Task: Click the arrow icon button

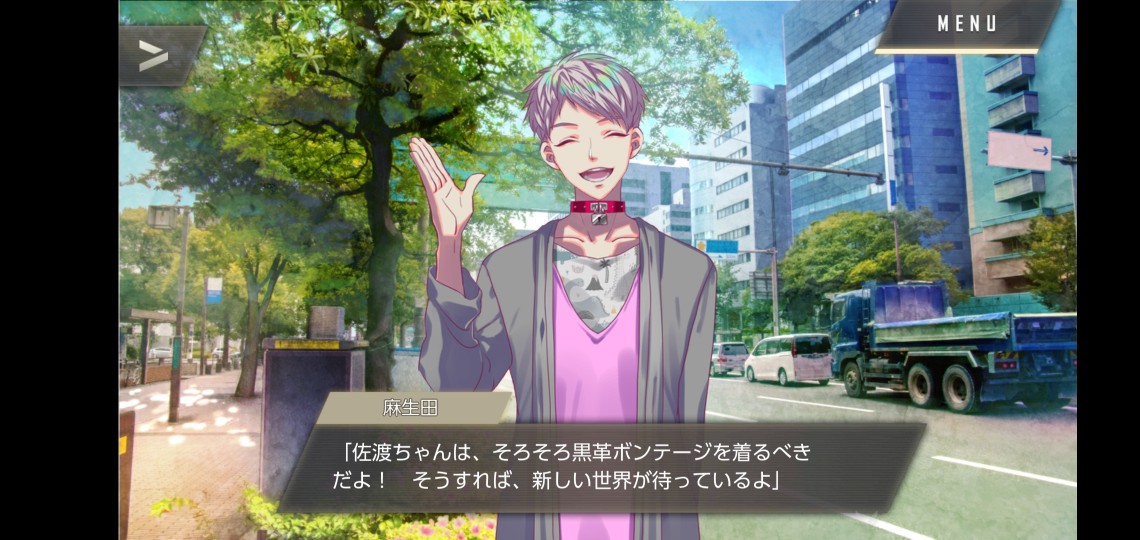Action: (155, 55)
